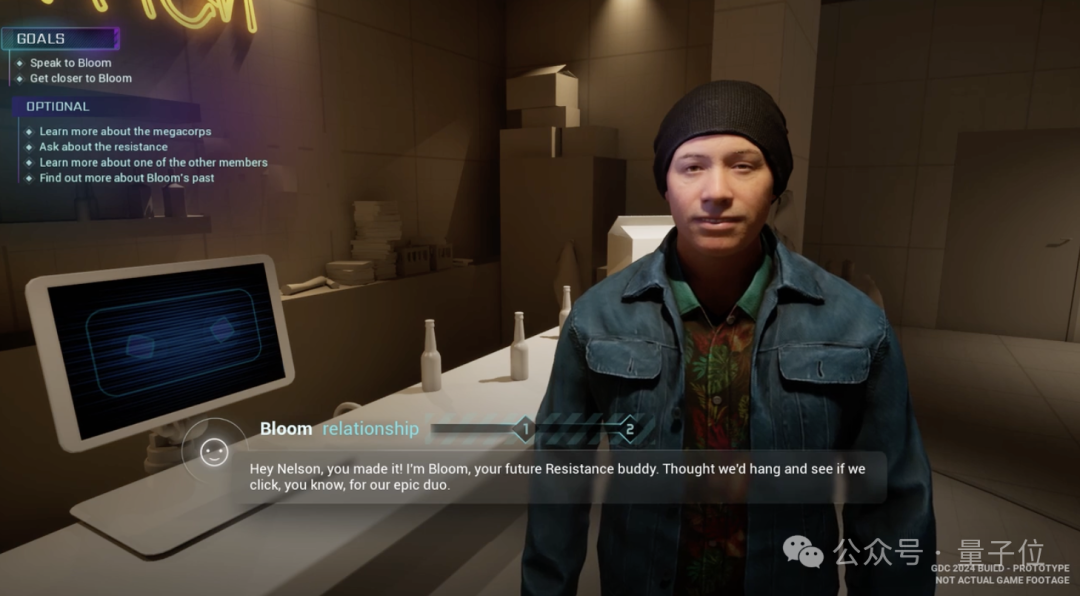Select the "Get closer to Bloom" goal
Image resolution: width=1080 pixels, height=596 pixels.
(80, 78)
